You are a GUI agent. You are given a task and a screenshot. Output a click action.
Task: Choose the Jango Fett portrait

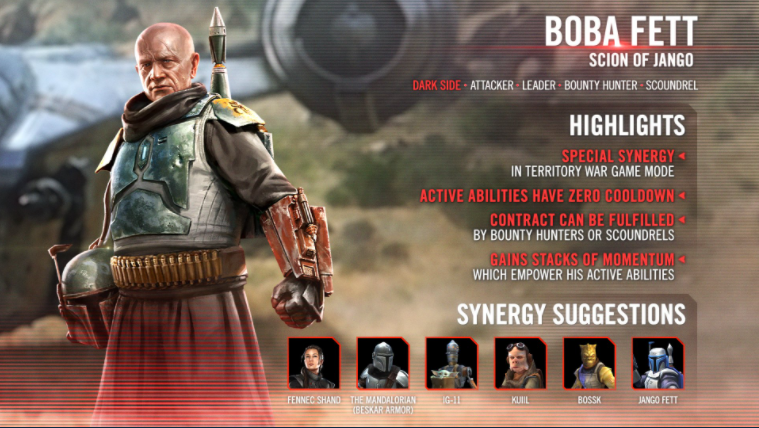657,363
